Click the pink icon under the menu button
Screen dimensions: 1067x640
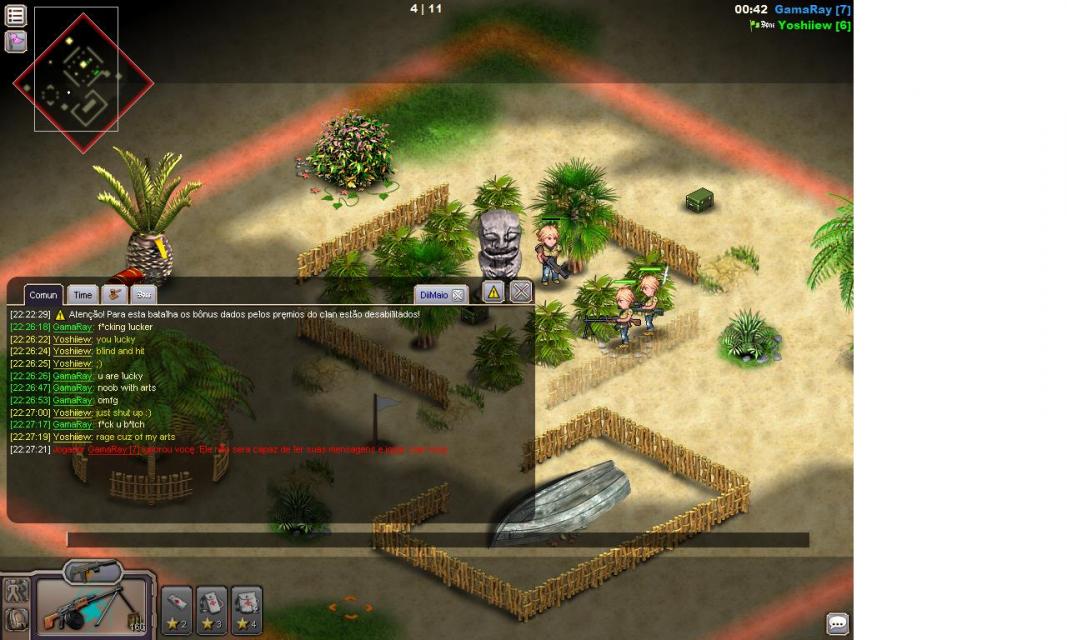click(x=16, y=42)
